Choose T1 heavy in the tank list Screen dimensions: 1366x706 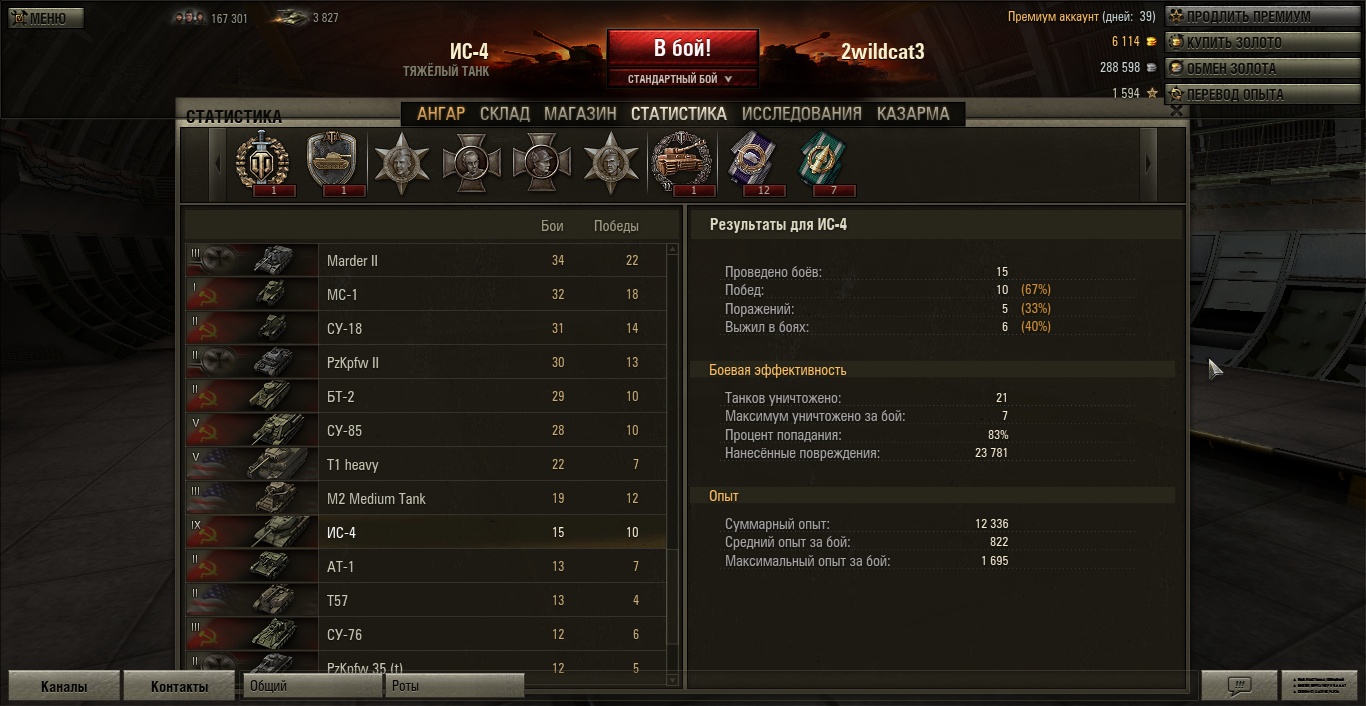tap(425, 465)
